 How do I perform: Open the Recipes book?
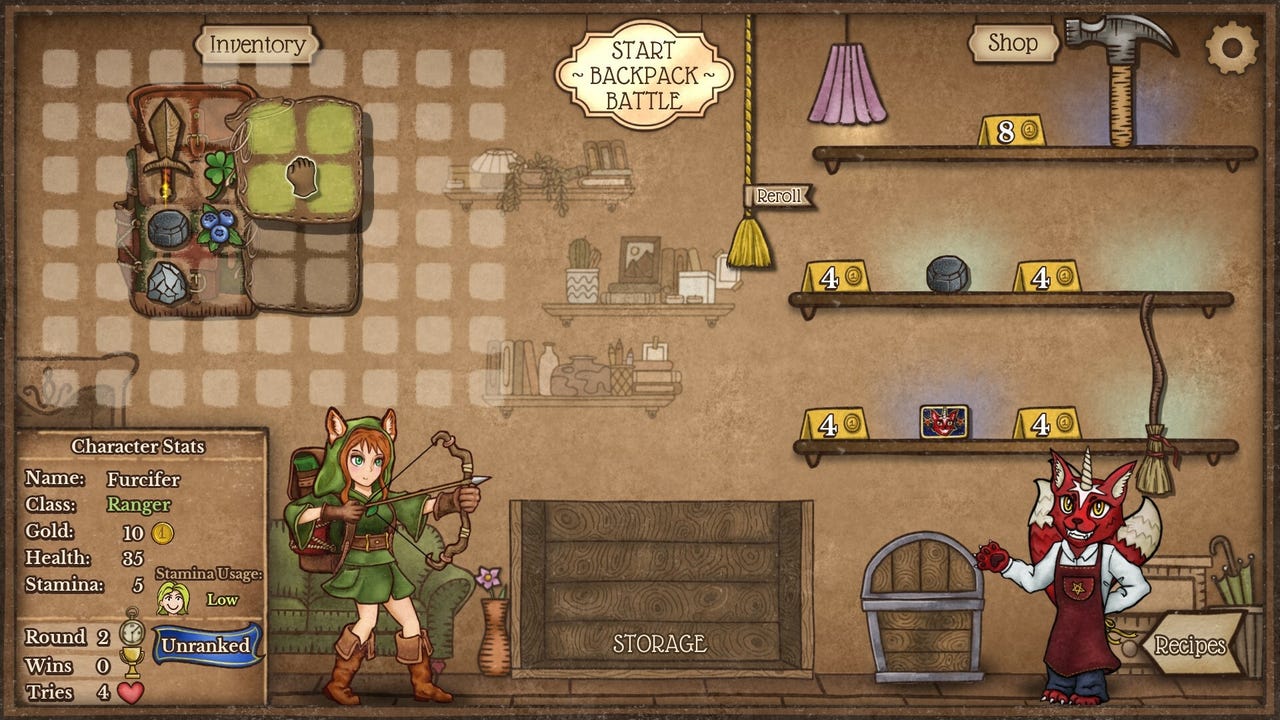(1190, 645)
